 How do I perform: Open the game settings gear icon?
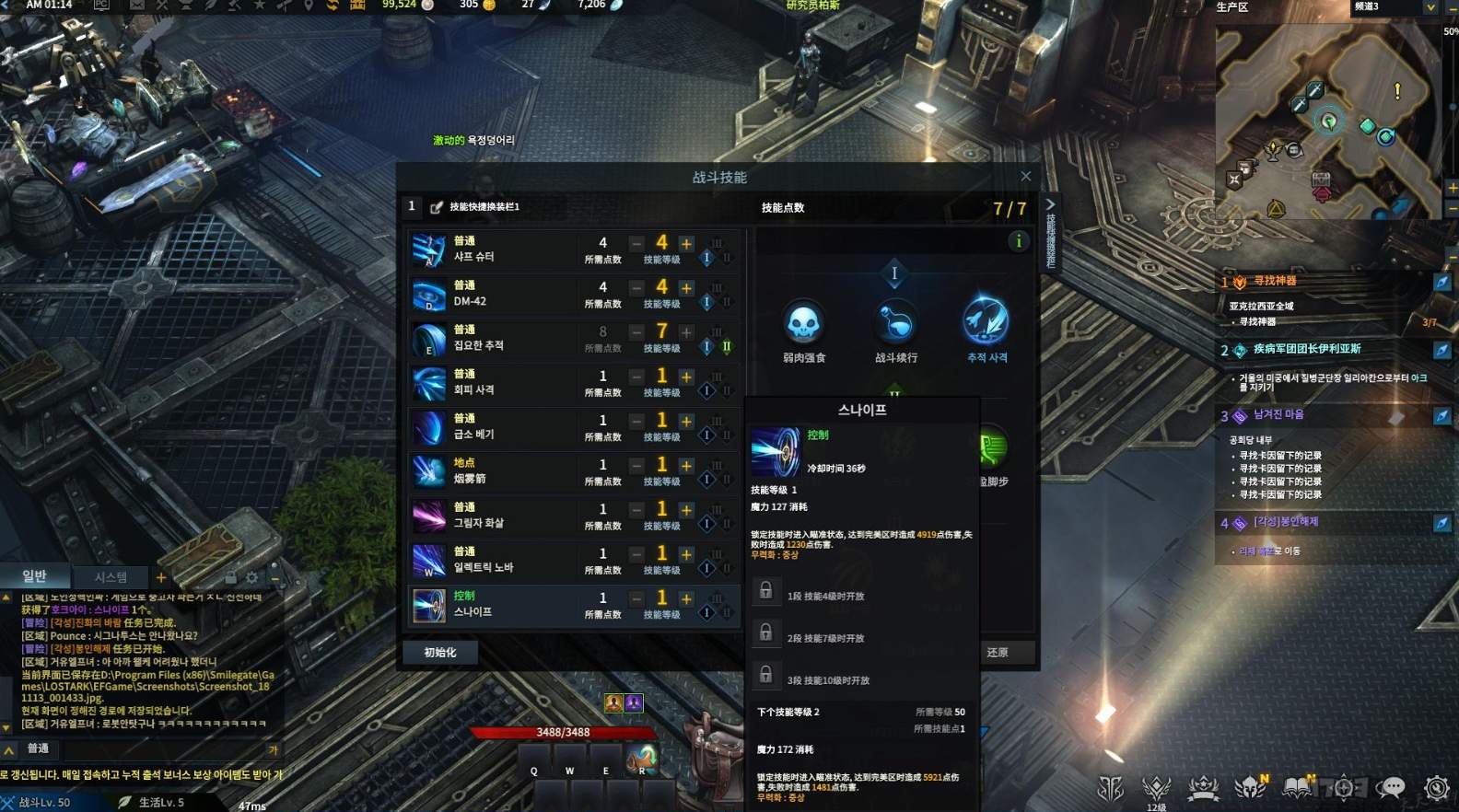(x=1435, y=789)
